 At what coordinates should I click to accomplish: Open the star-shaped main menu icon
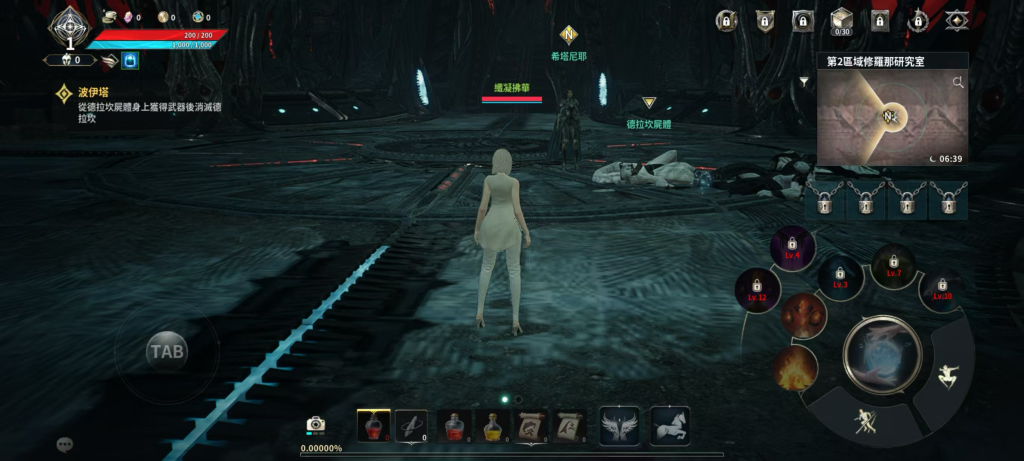pos(957,20)
